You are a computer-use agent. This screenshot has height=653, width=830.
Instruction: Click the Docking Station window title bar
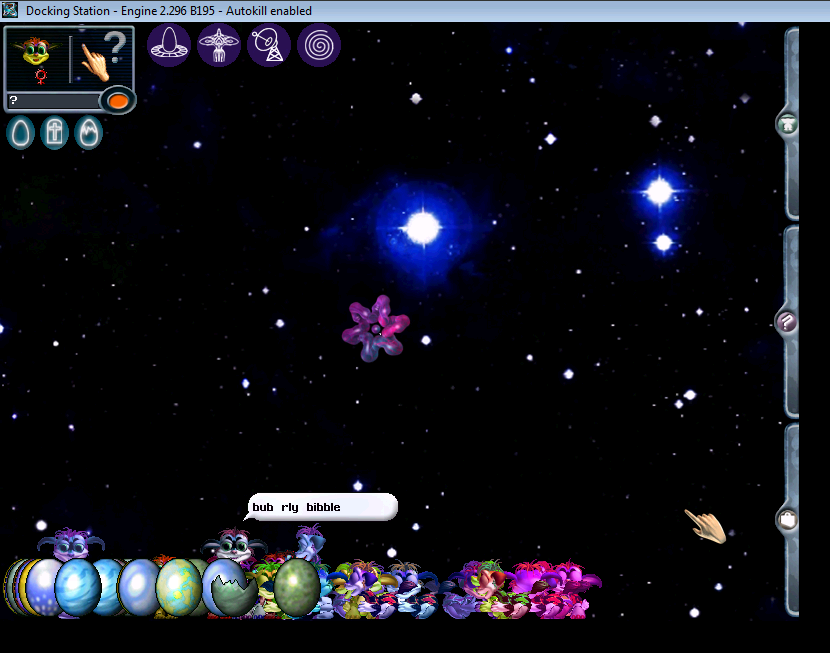tap(400, 11)
